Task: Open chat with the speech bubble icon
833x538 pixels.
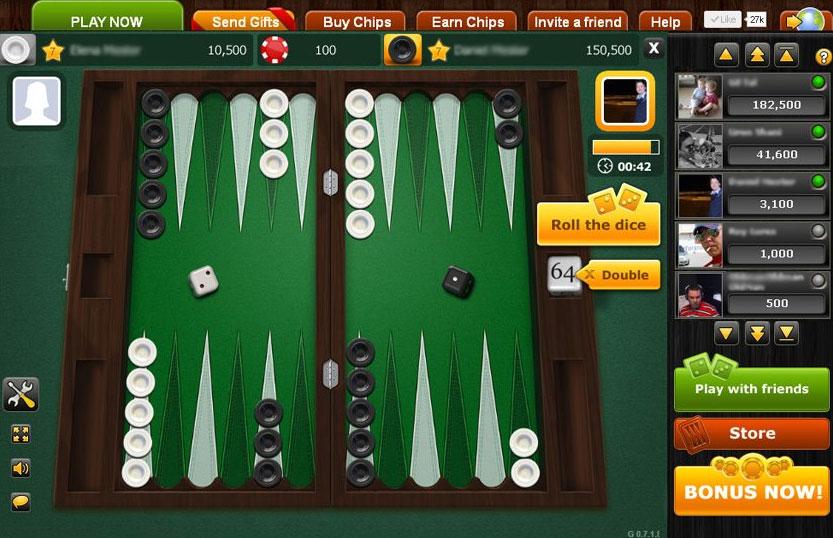Action: (x=20, y=500)
